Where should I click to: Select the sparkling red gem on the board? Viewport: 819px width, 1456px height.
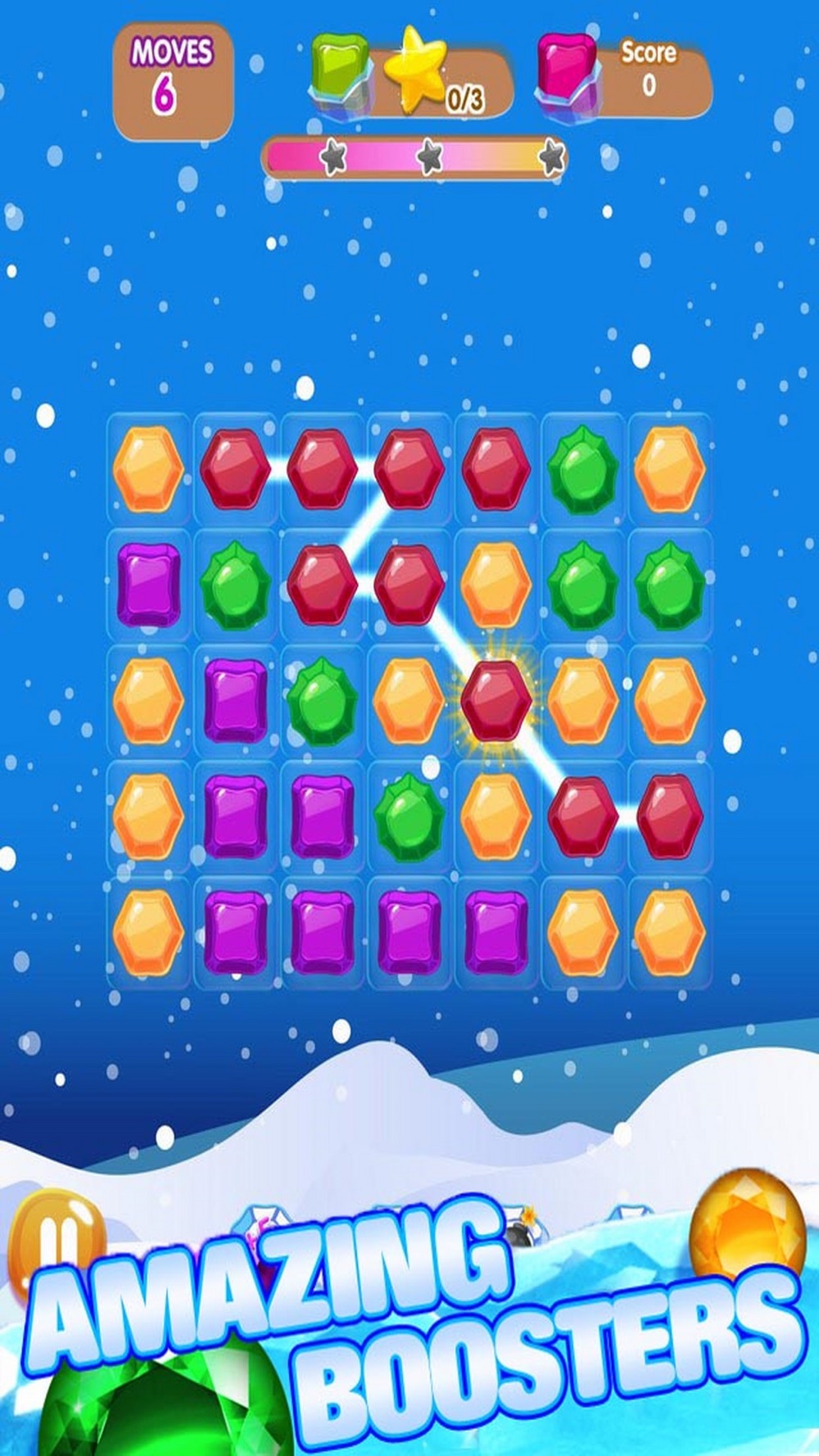(x=495, y=702)
